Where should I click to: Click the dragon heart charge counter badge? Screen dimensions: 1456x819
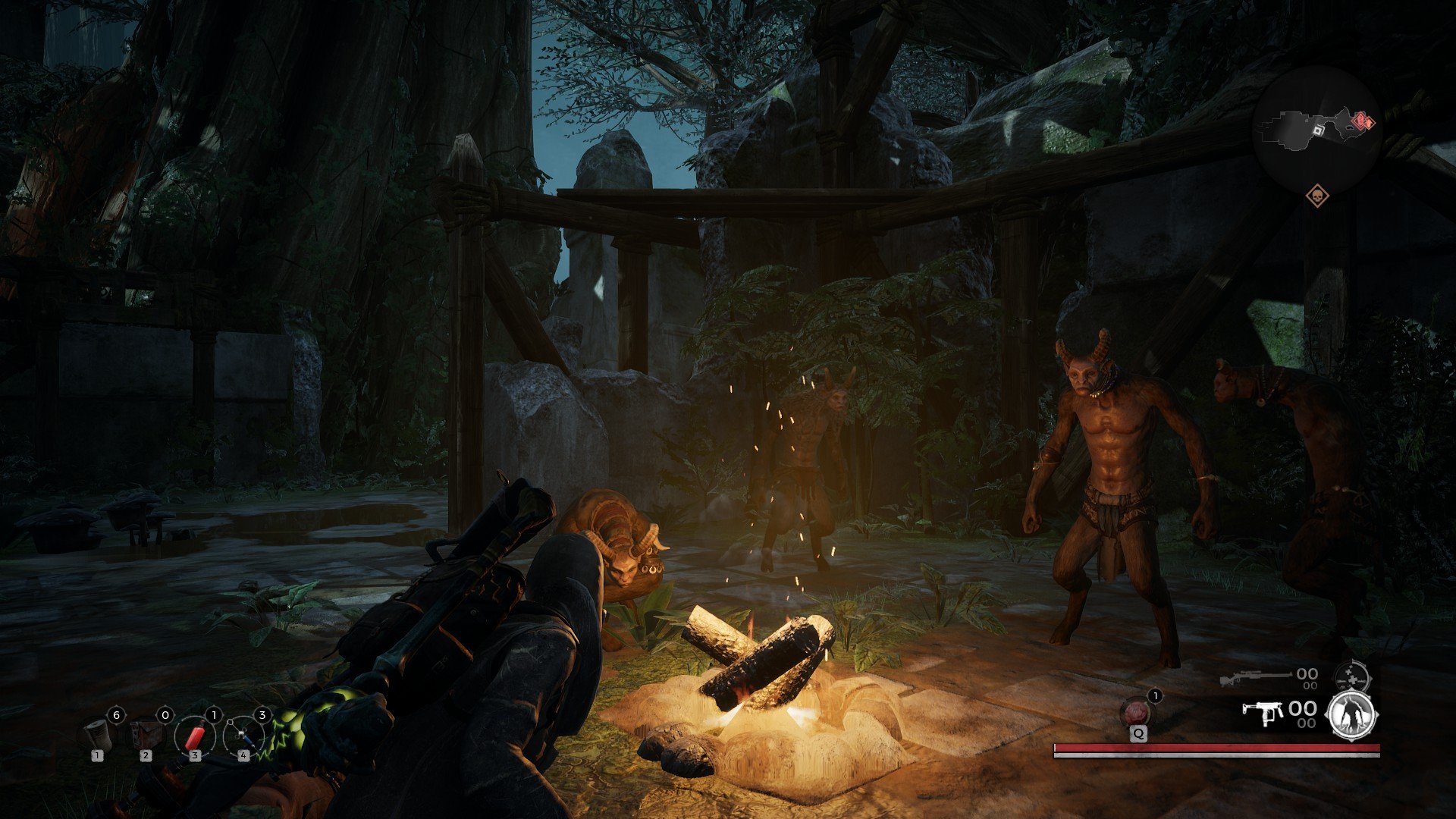click(x=1154, y=695)
